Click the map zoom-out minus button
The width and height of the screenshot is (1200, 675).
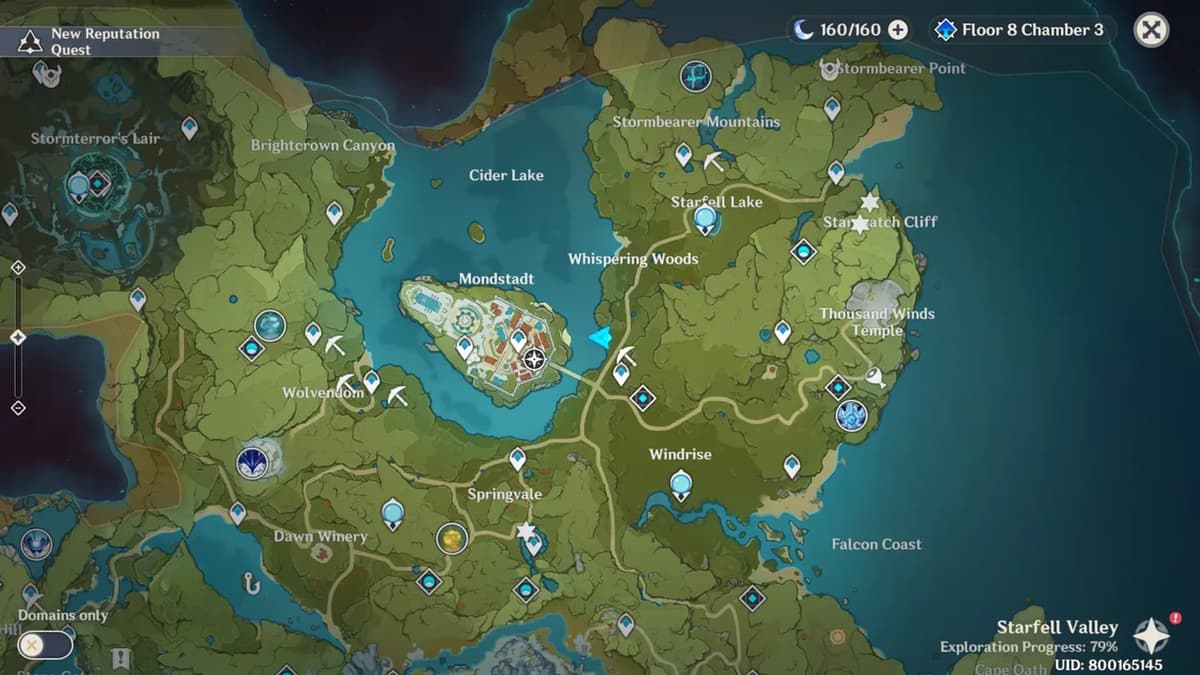(18, 408)
